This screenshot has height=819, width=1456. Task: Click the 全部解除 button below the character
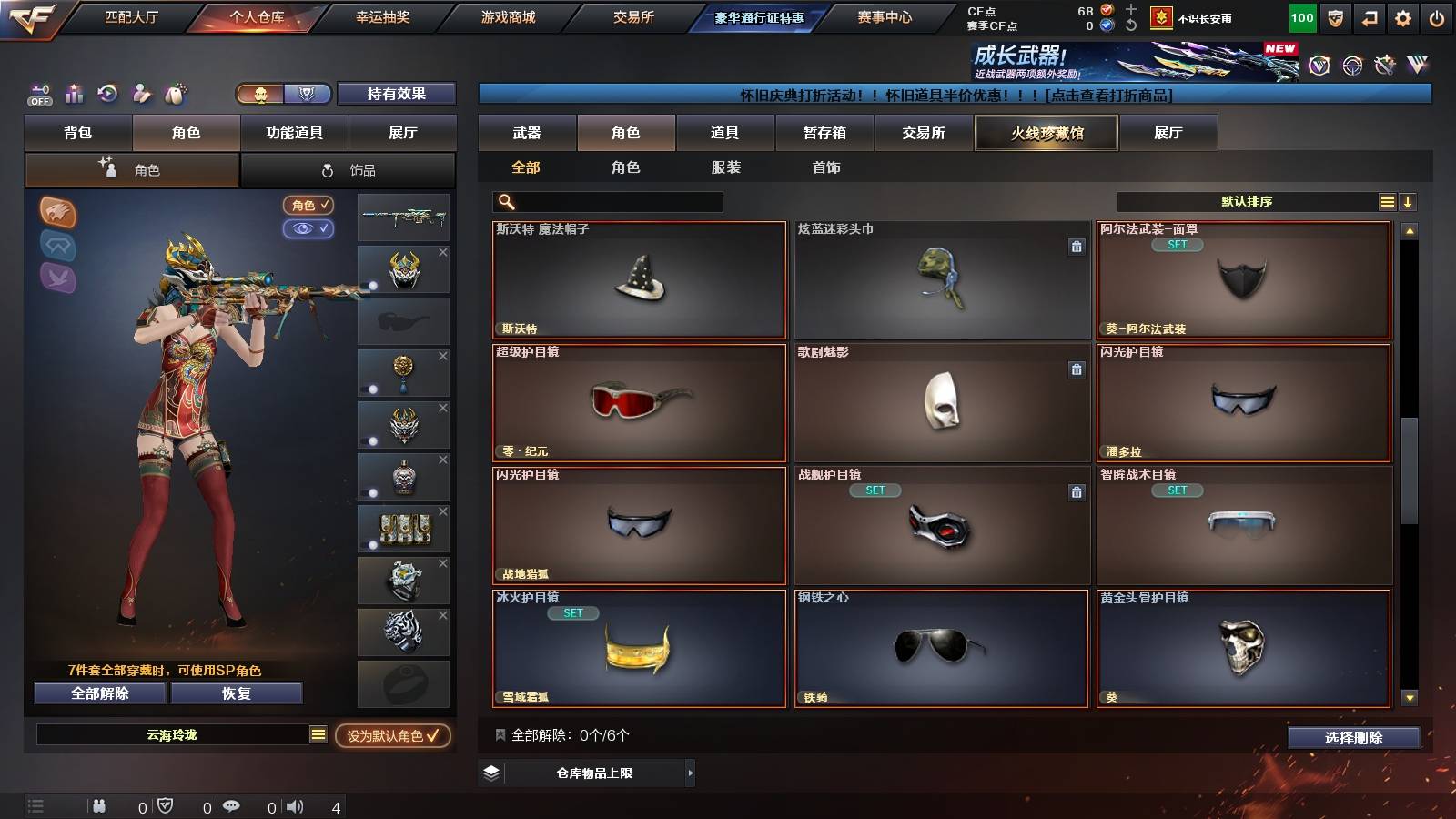click(x=98, y=693)
